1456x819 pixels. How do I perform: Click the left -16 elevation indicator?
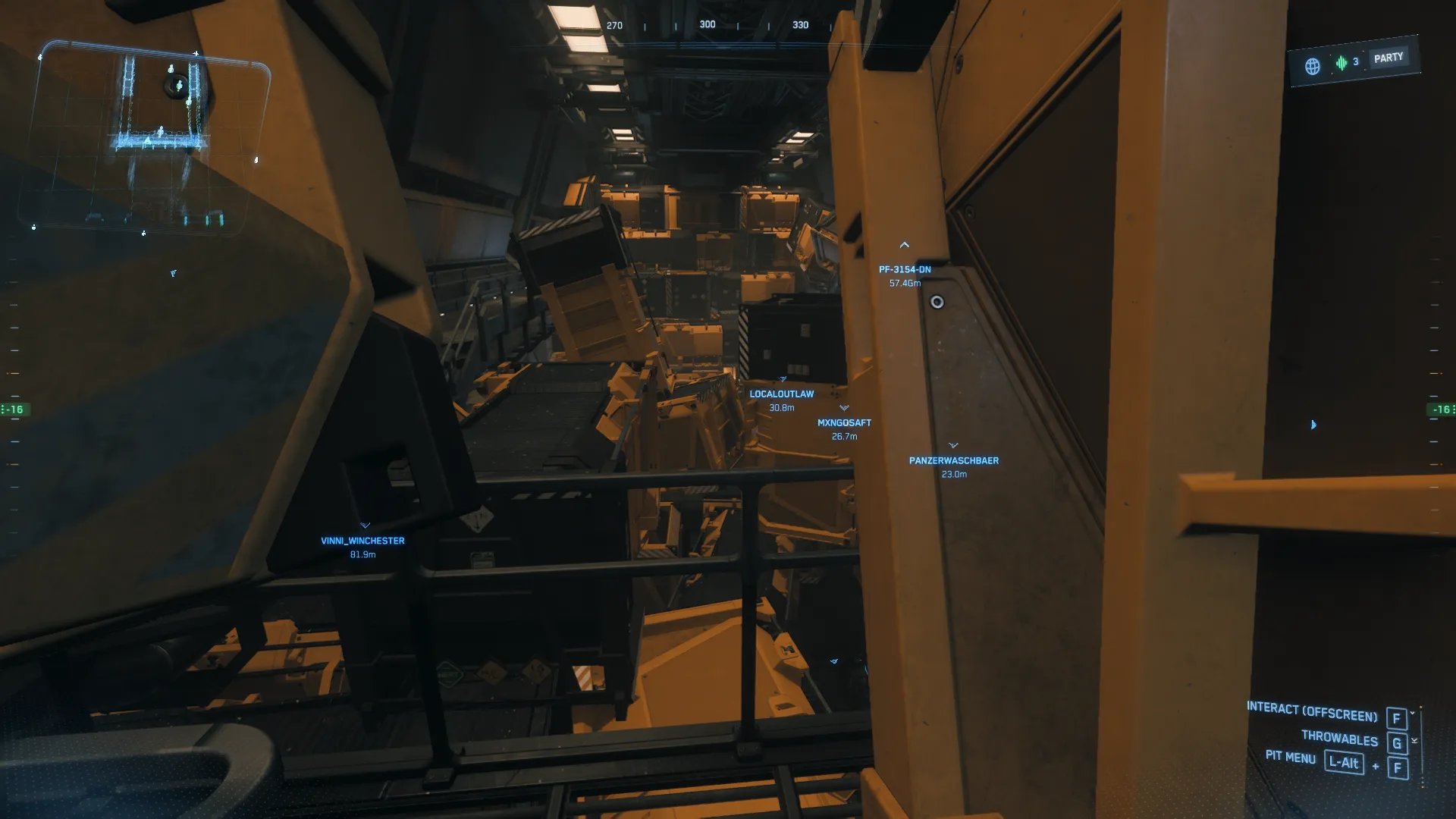(x=12, y=409)
